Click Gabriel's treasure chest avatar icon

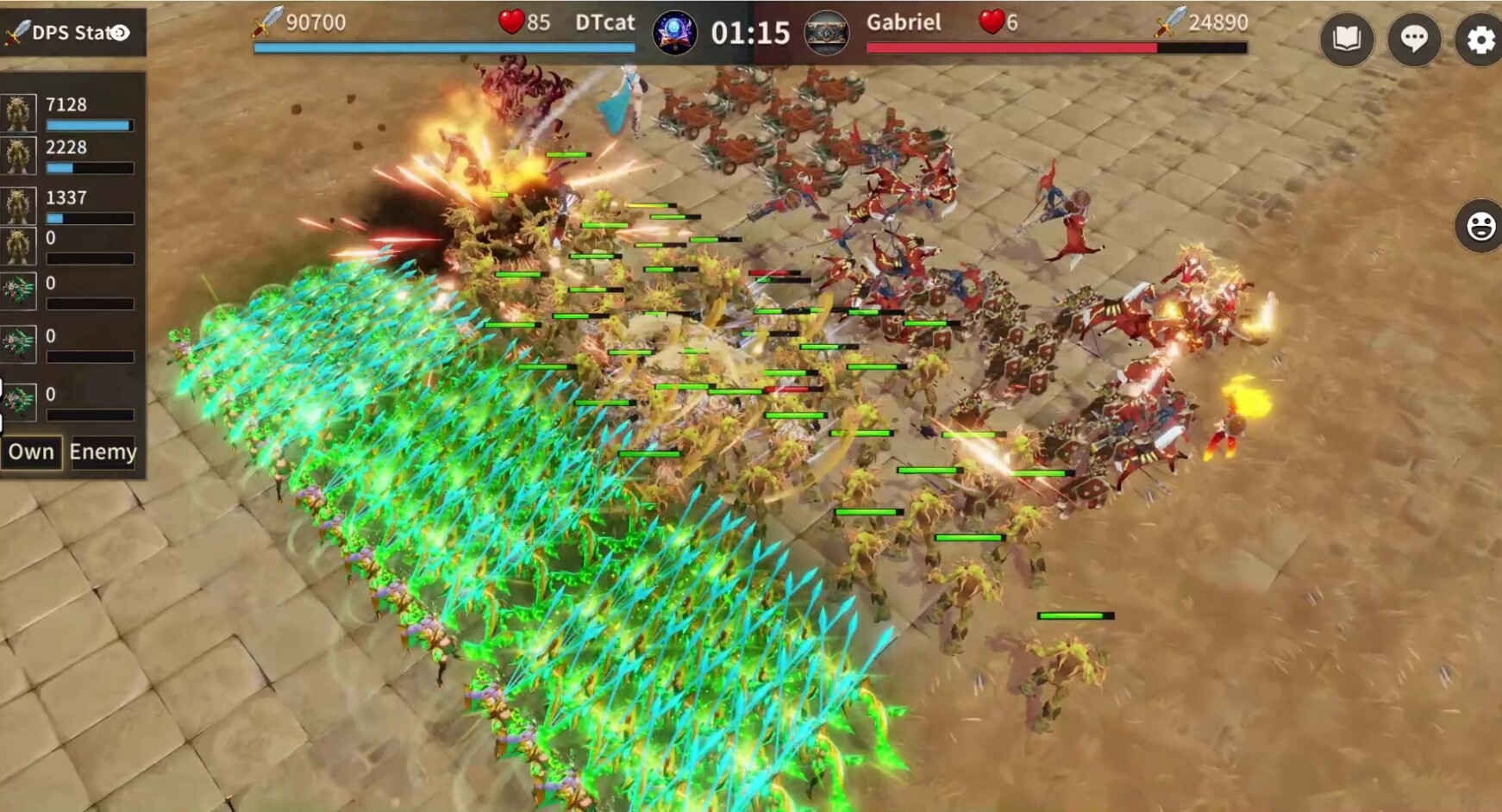tap(828, 34)
